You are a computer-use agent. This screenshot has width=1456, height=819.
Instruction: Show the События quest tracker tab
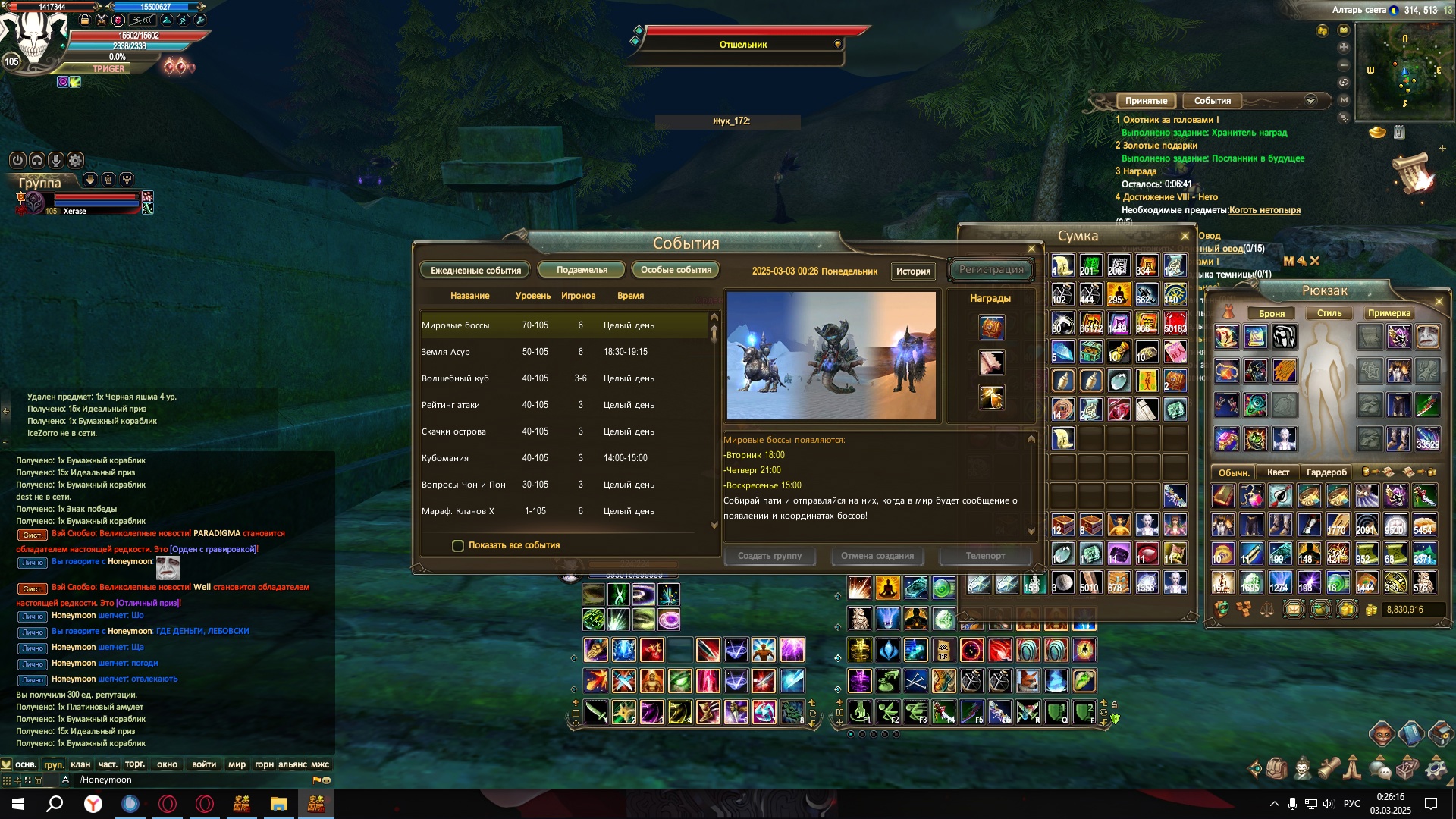1212,101
